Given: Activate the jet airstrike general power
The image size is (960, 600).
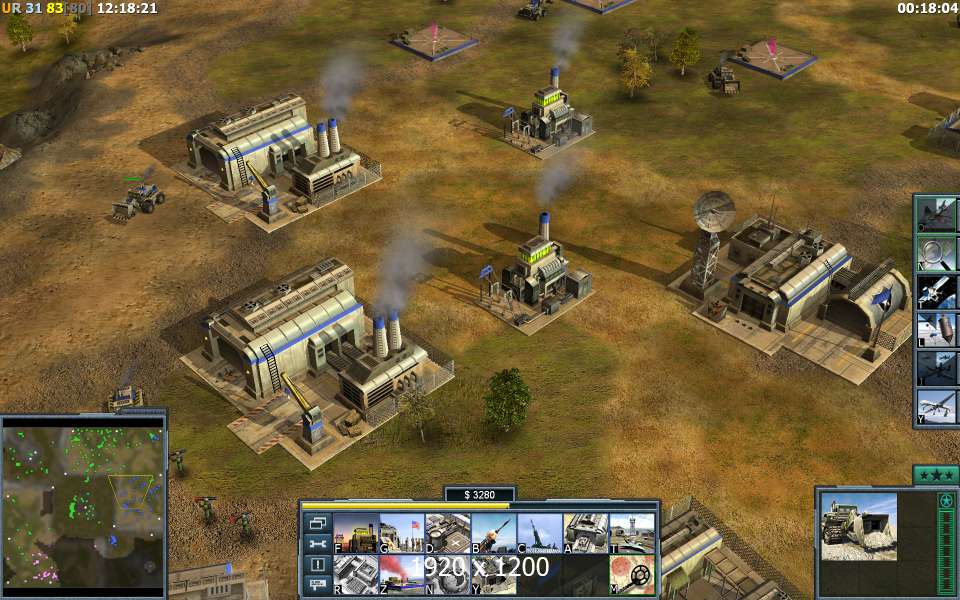Looking at the screenshot, I should (938, 215).
